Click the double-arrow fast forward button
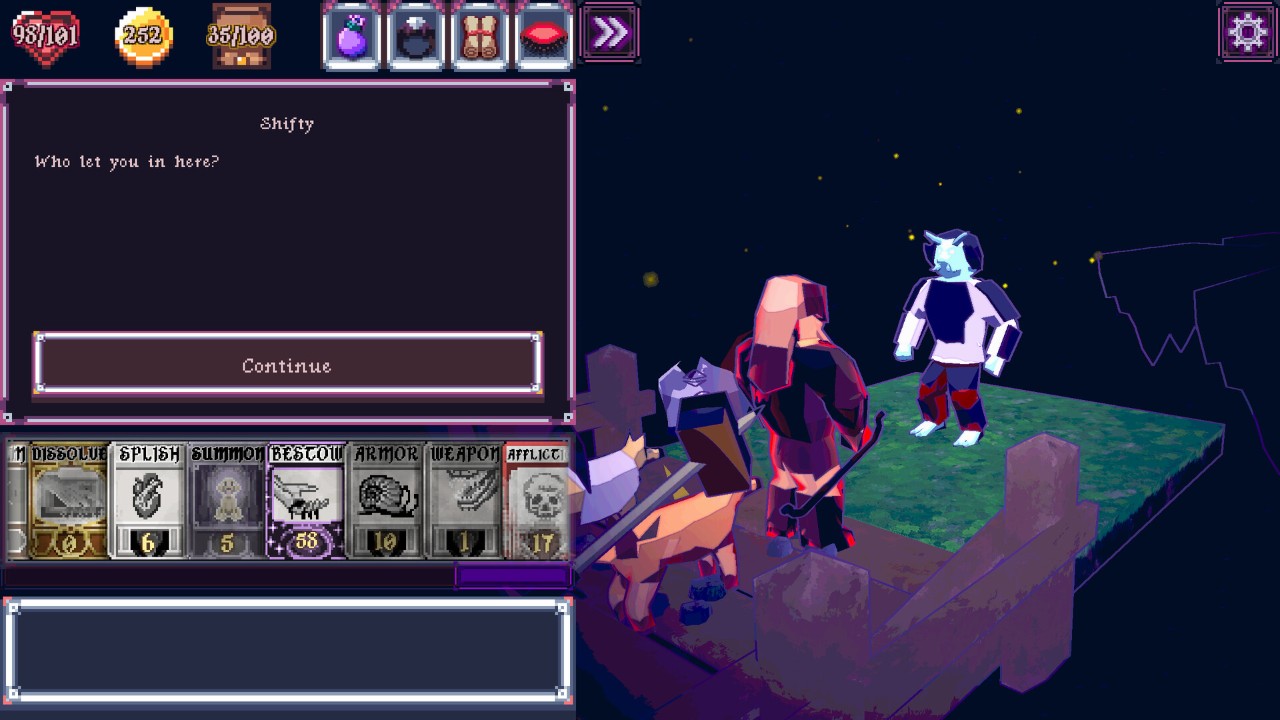The image size is (1280, 720). click(610, 34)
